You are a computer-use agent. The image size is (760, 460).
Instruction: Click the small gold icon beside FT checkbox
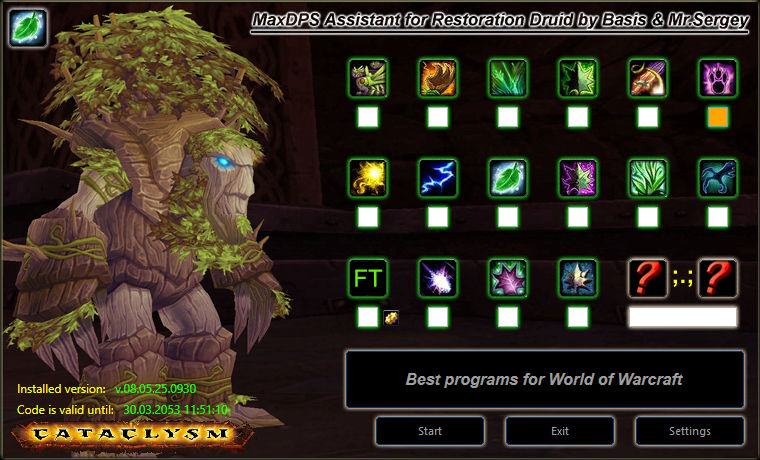(391, 318)
